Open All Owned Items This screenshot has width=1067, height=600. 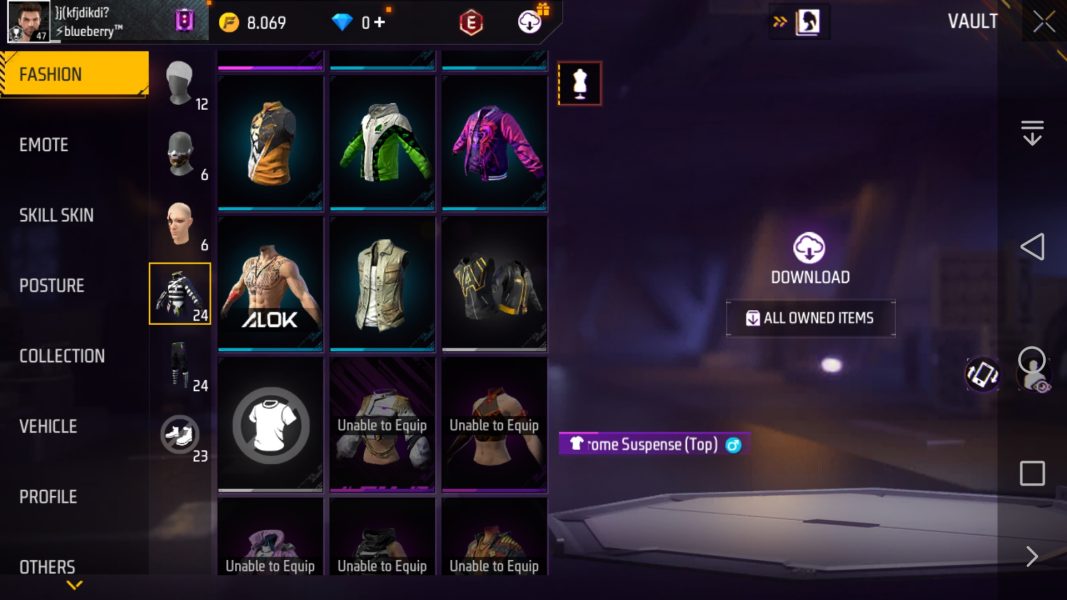[x=810, y=318]
